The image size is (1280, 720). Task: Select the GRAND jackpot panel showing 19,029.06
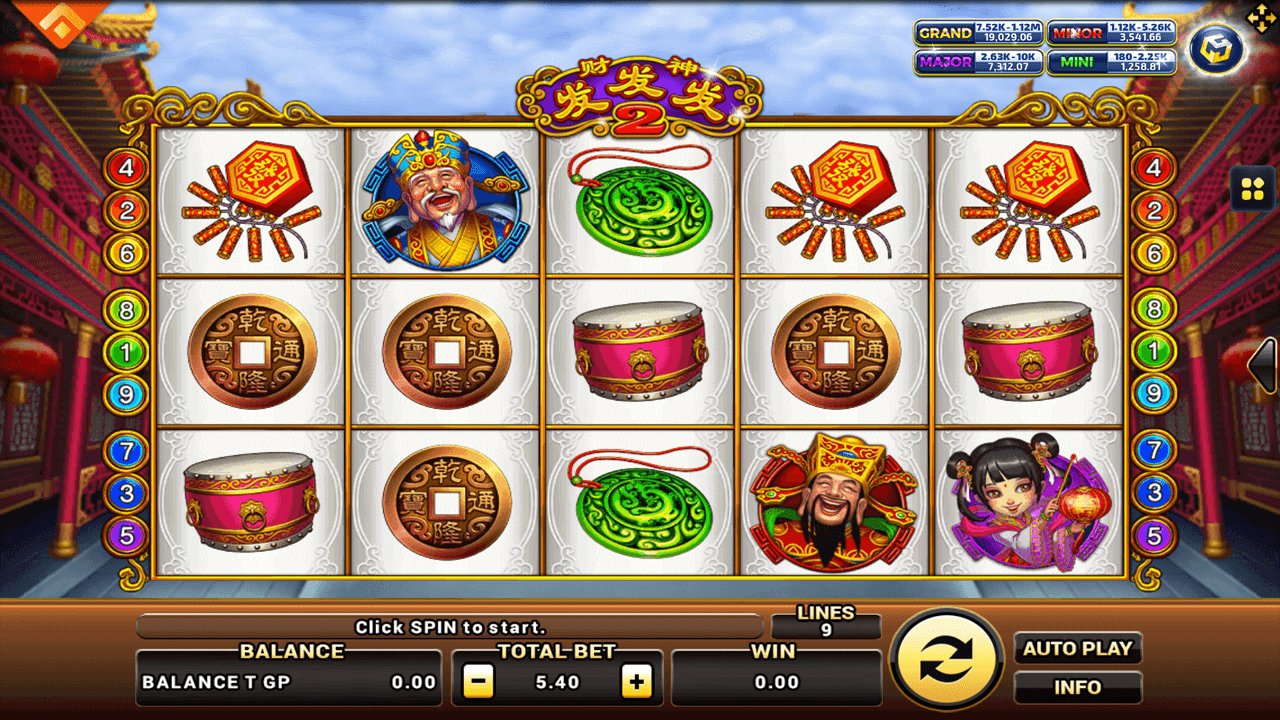(x=977, y=32)
